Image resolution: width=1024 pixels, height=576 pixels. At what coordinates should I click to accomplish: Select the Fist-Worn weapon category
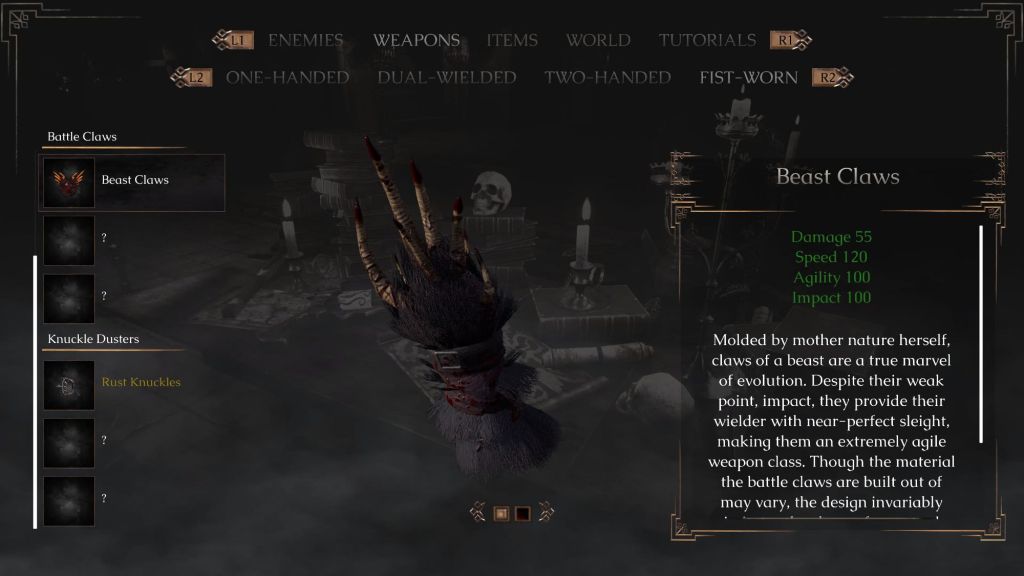(x=749, y=78)
